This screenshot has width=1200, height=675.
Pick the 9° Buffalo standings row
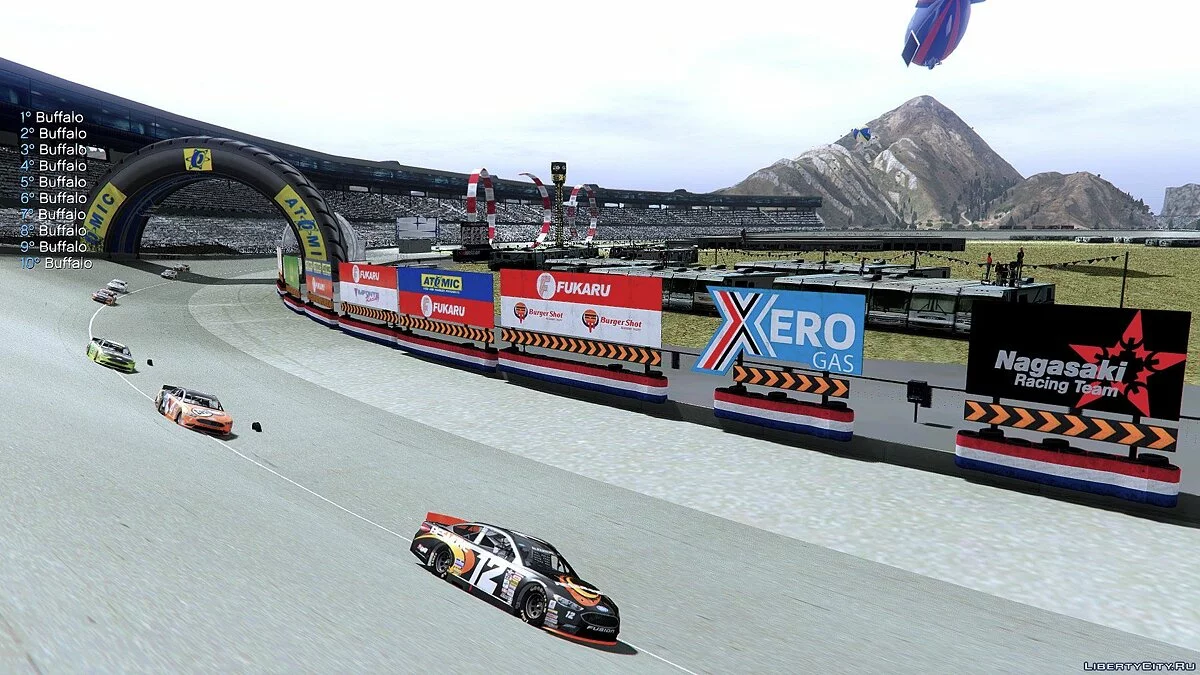(53, 246)
